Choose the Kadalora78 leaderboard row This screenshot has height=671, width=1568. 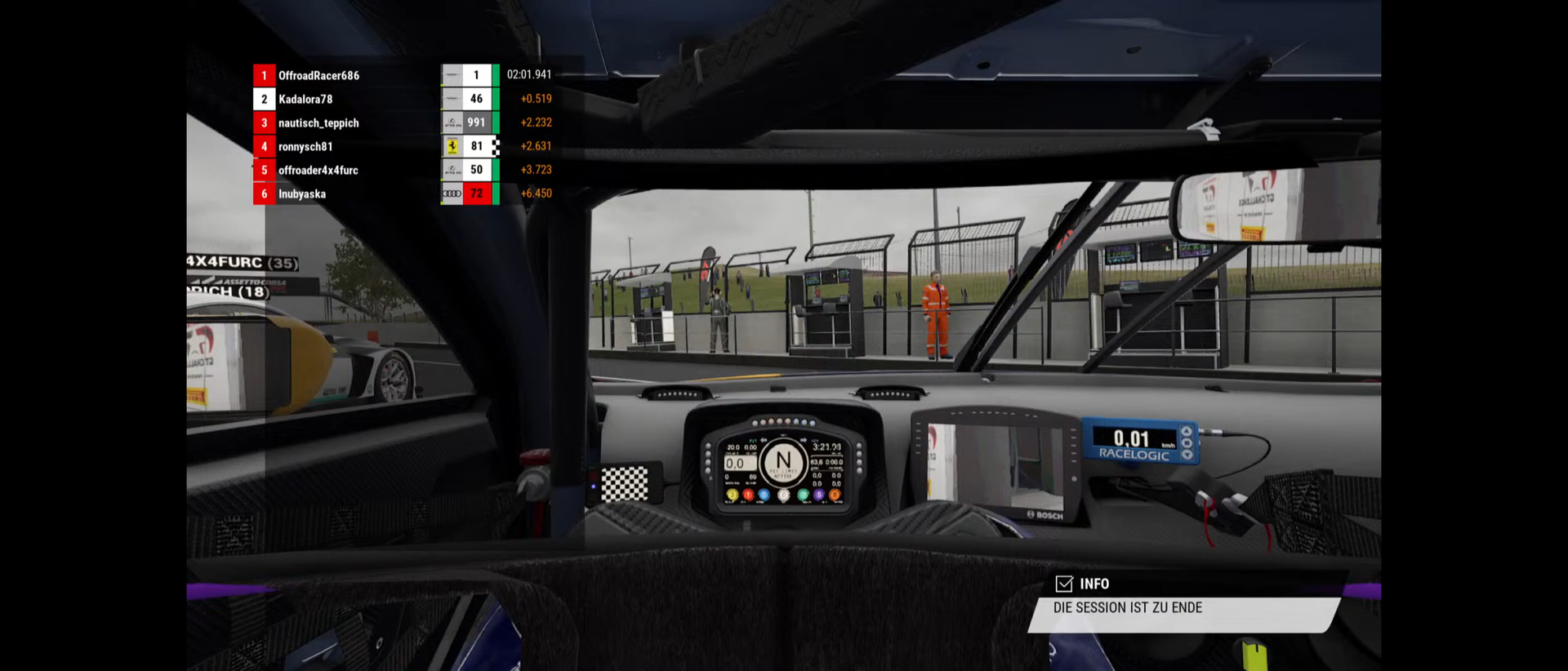click(x=305, y=99)
